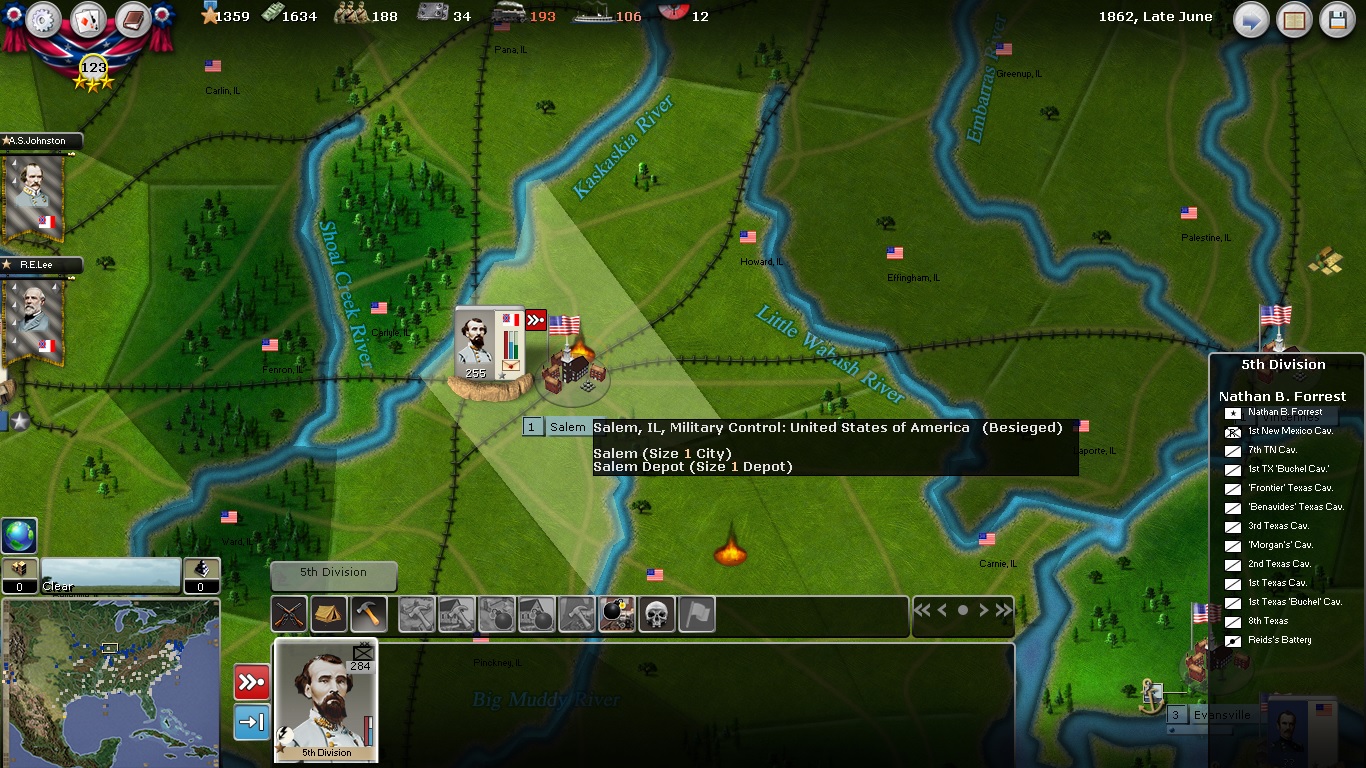Viewport: 1366px width, 768px height.
Task: Save game with the floppy disk icon
Action: [x=1338, y=20]
